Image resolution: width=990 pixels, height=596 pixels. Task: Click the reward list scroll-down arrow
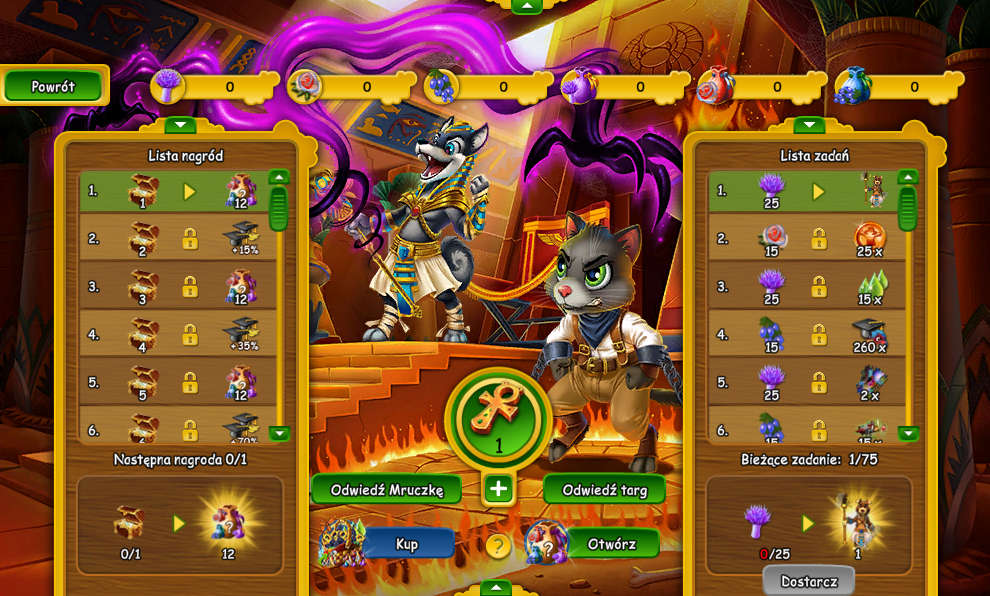279,433
